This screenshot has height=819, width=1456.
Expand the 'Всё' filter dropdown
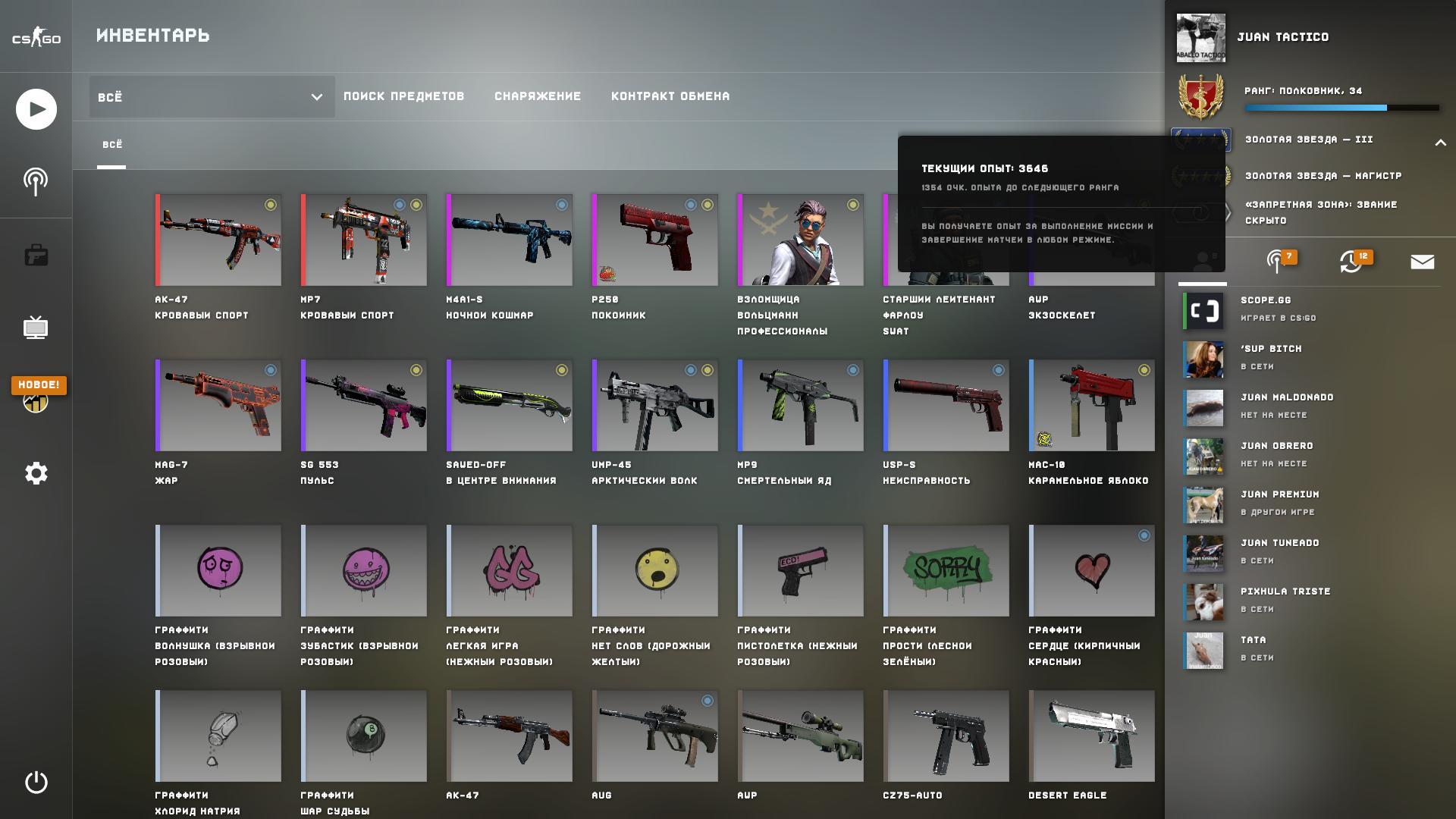tap(212, 97)
